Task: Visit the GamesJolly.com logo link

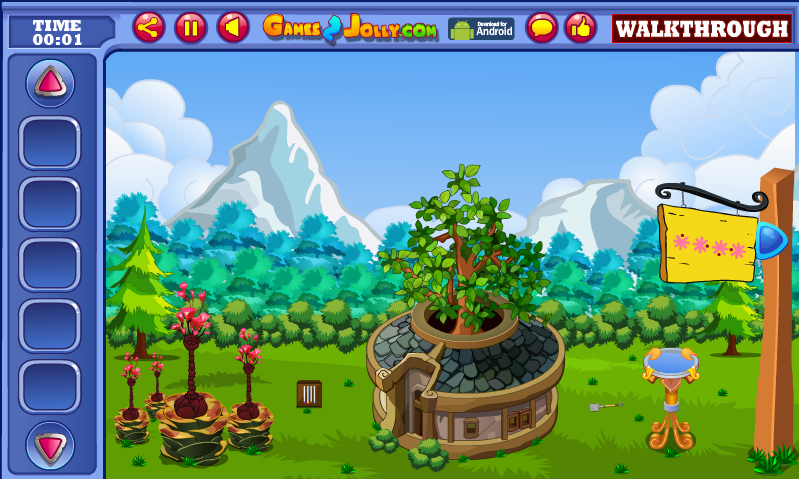Action: click(350, 28)
